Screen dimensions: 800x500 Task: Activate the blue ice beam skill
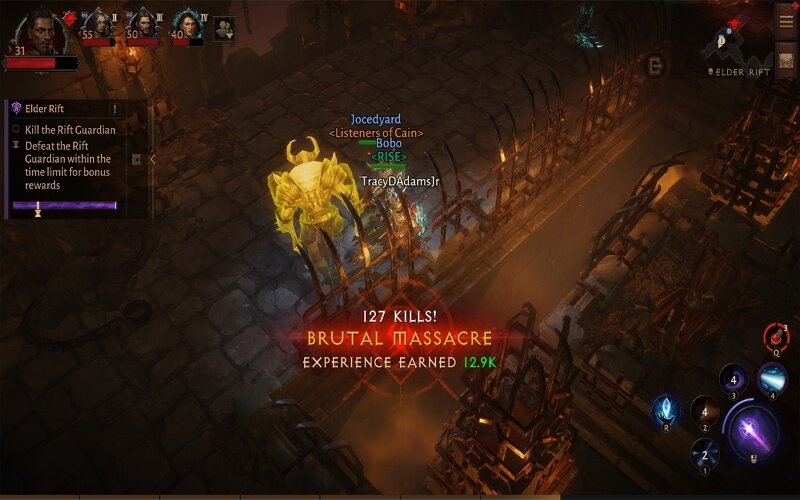click(x=771, y=379)
